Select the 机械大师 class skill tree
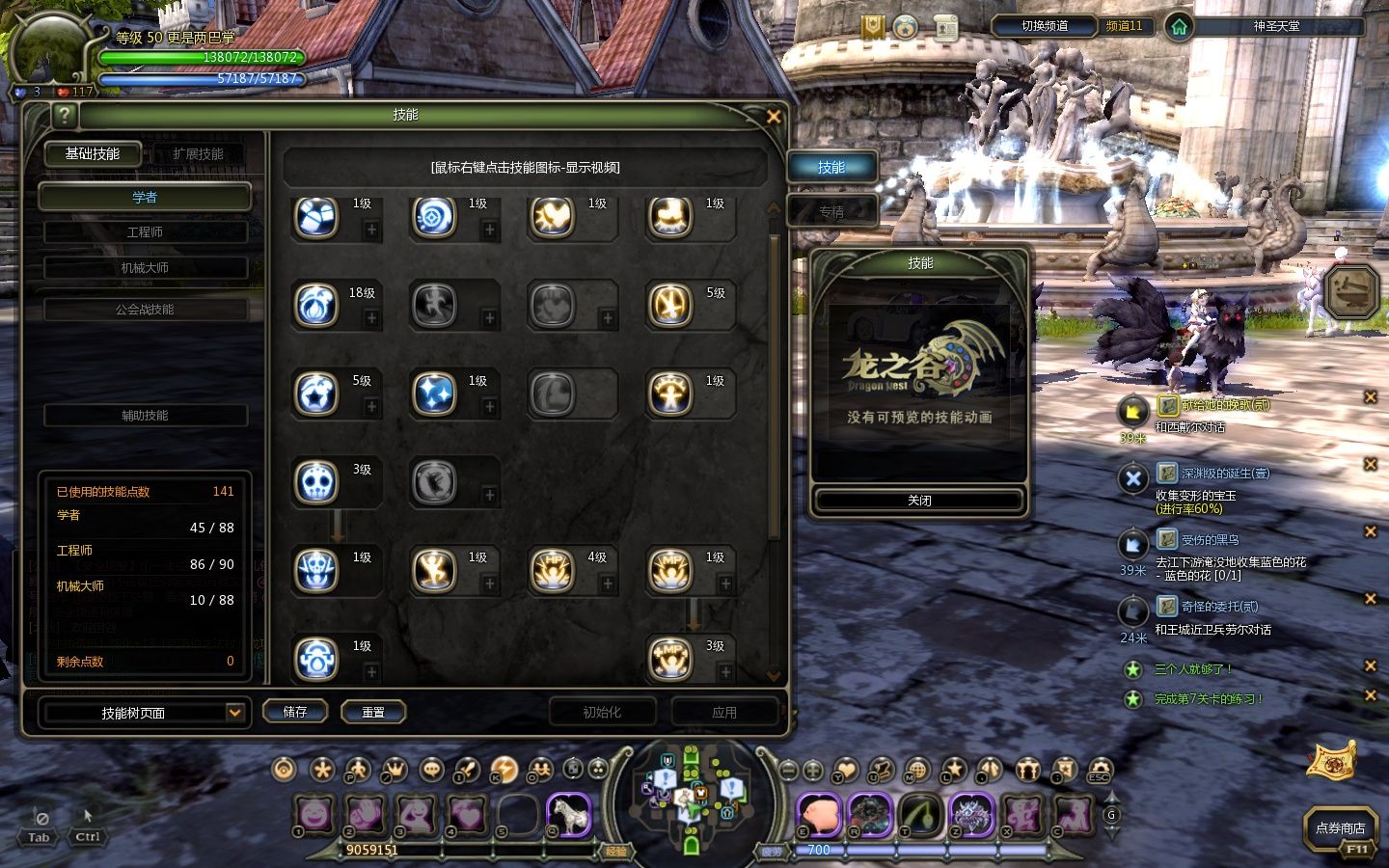 pos(145,268)
